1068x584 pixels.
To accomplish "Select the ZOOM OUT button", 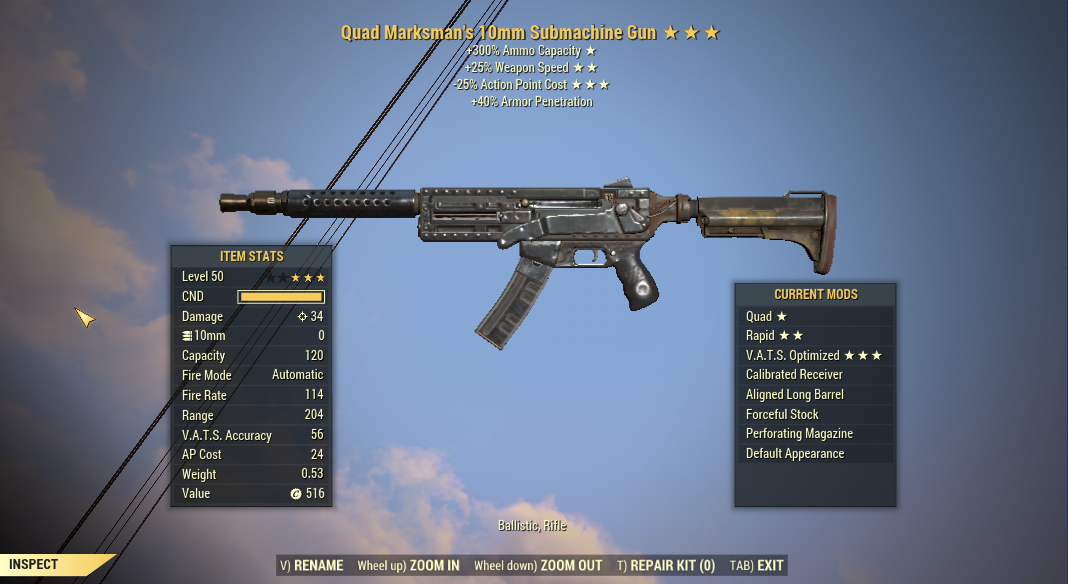I will (x=538, y=566).
